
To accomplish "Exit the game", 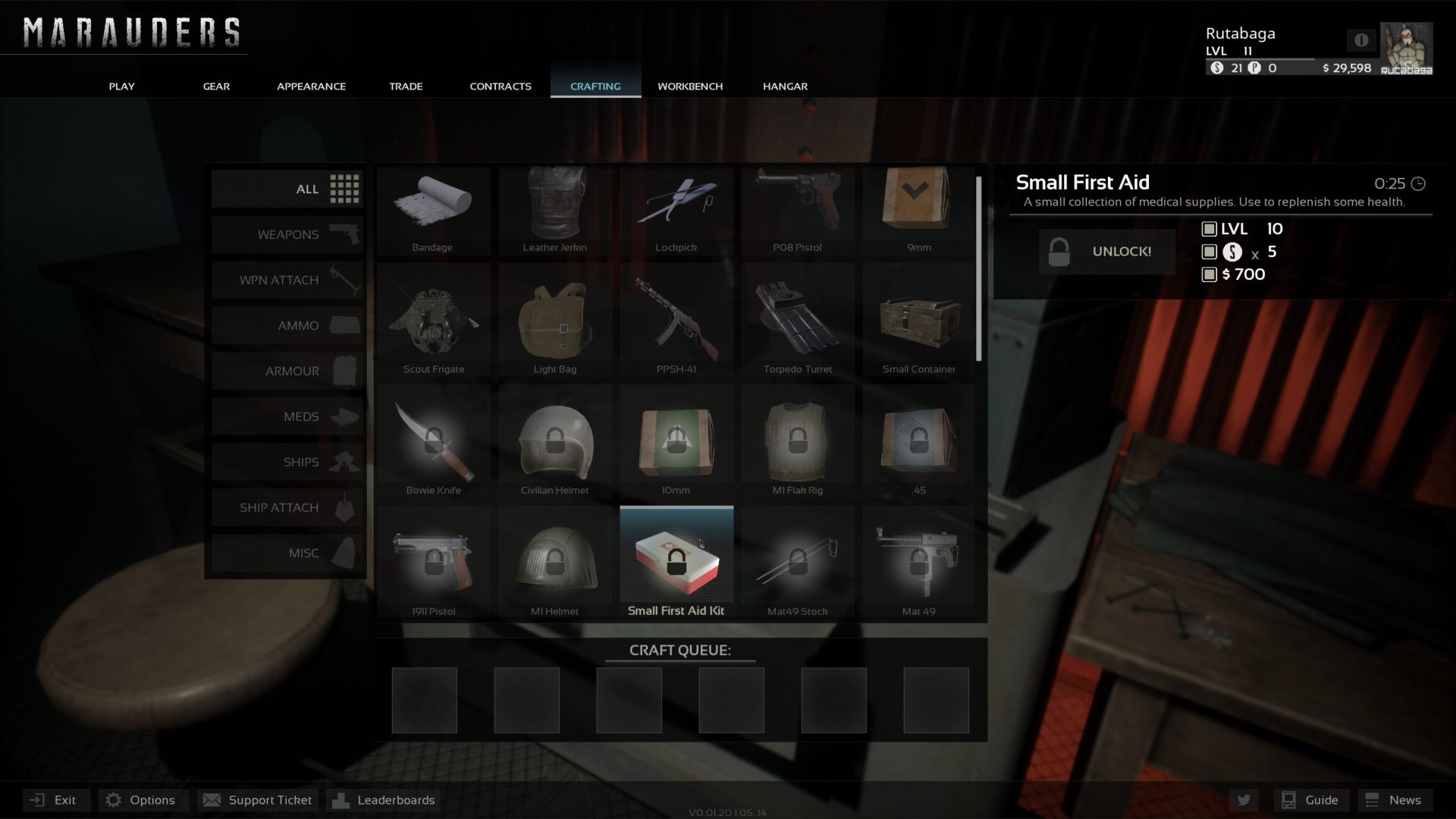I will tap(55, 800).
